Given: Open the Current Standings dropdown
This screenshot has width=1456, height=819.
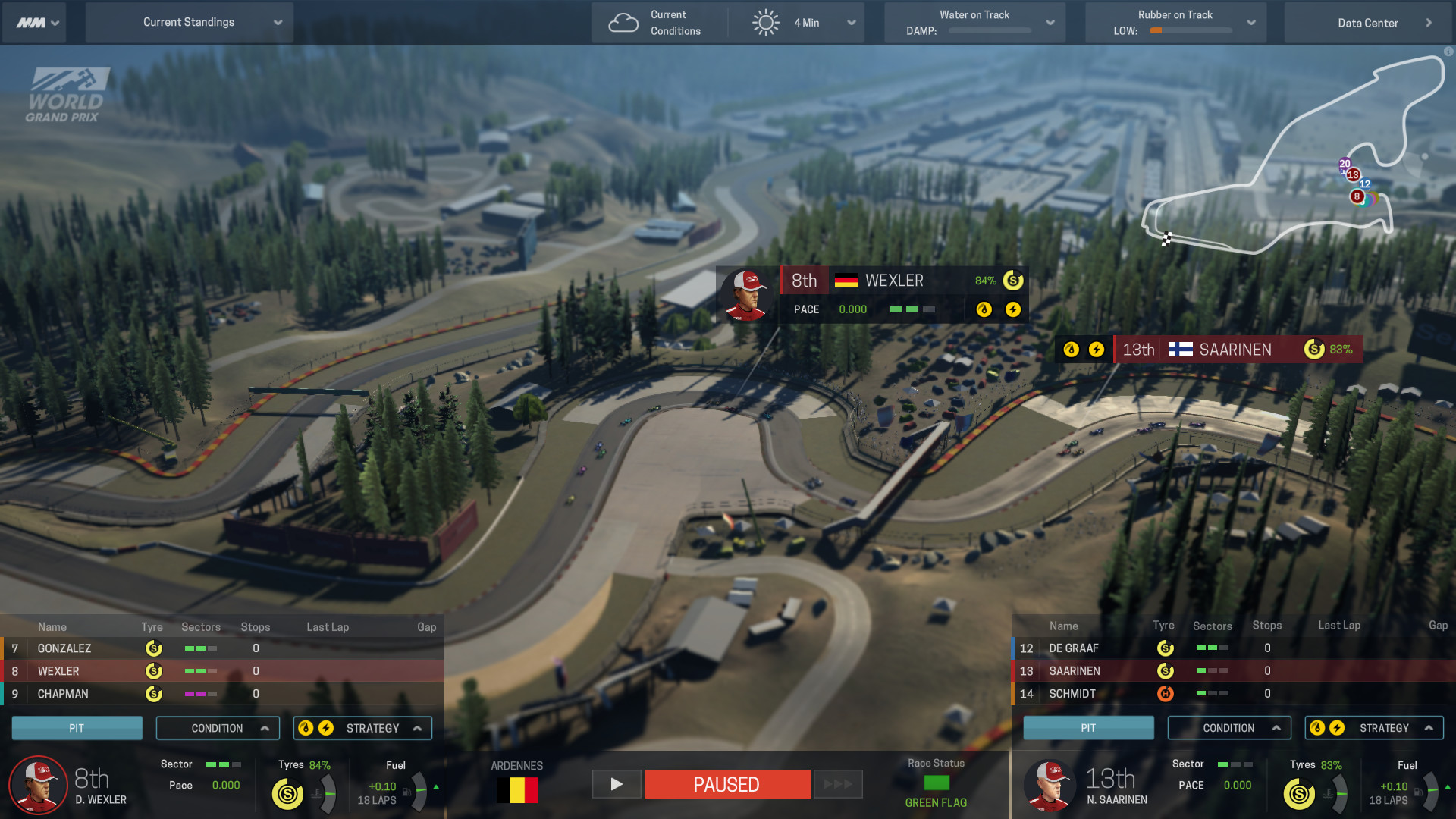Looking at the screenshot, I should coord(190,22).
